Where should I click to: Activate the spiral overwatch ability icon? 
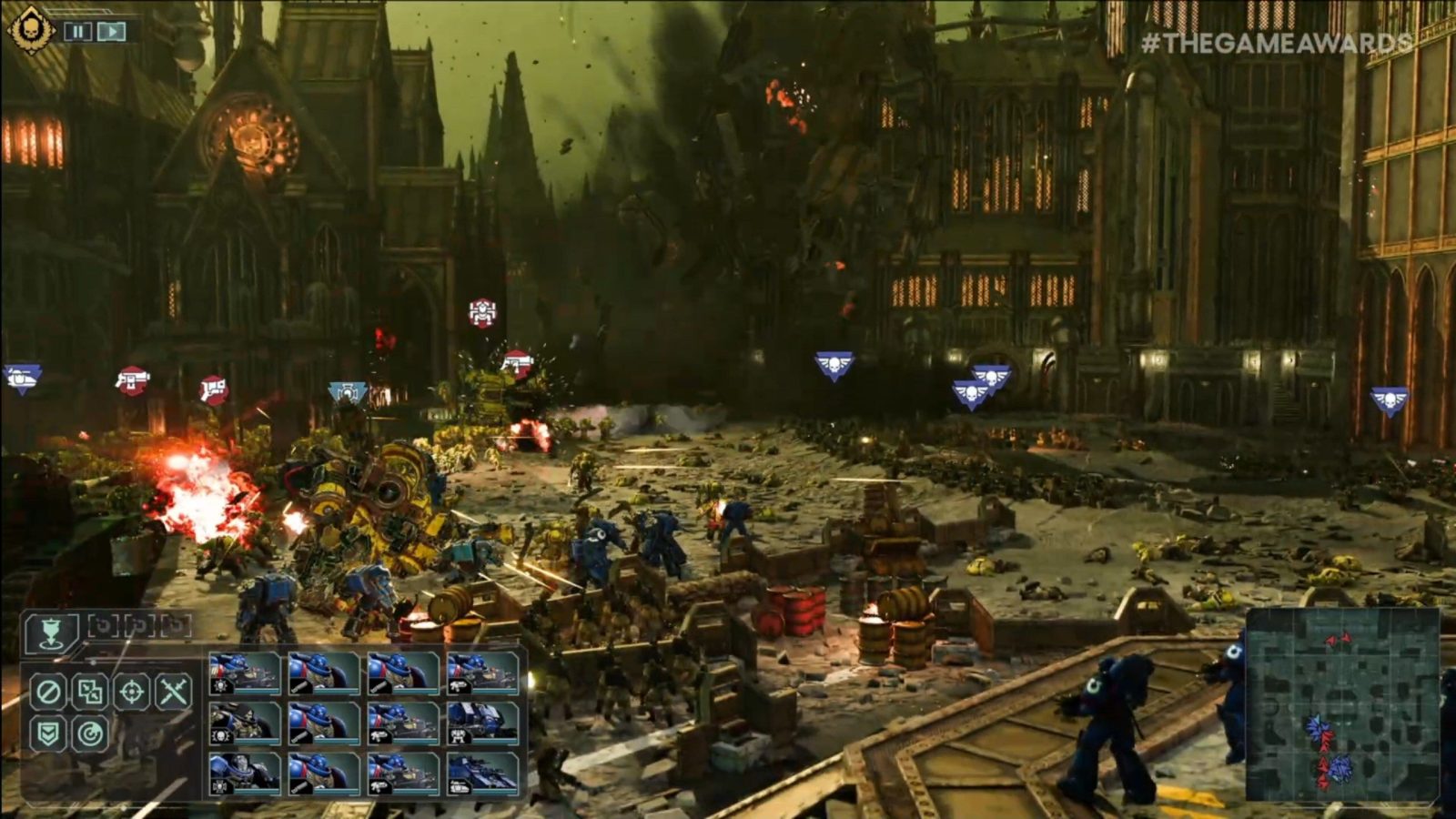[x=89, y=731]
